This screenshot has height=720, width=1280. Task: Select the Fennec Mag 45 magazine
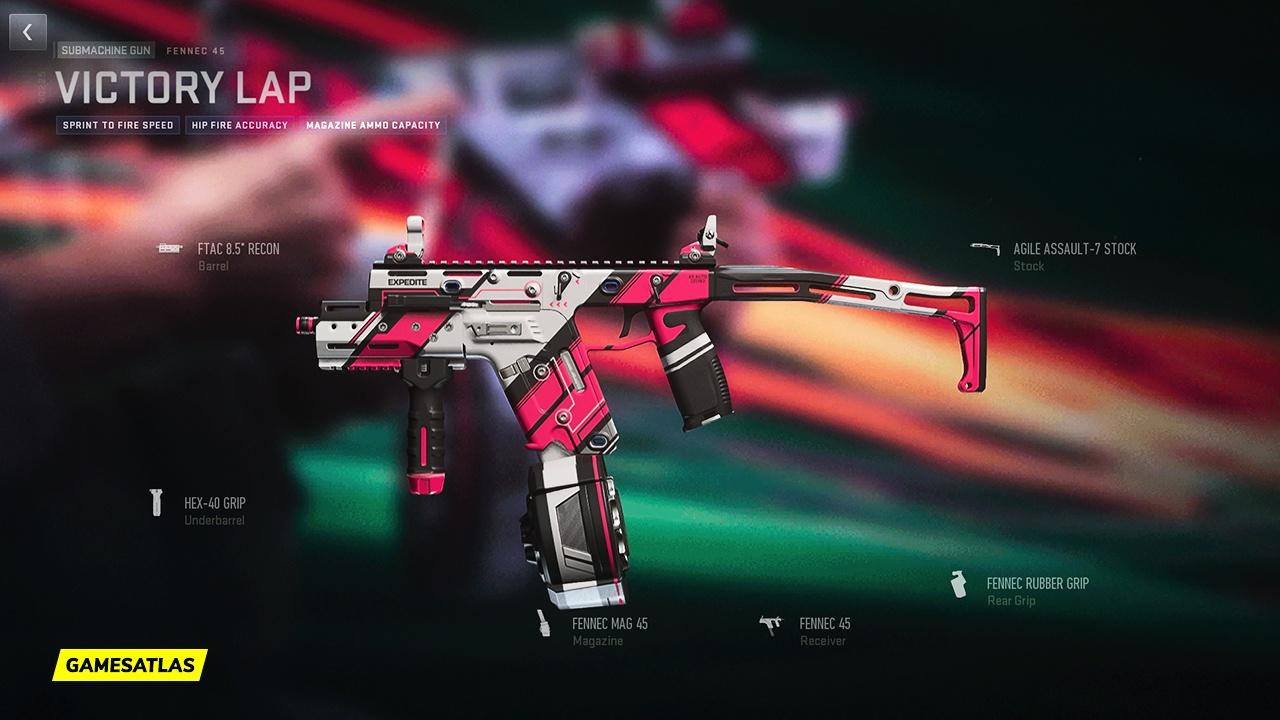click(x=609, y=623)
